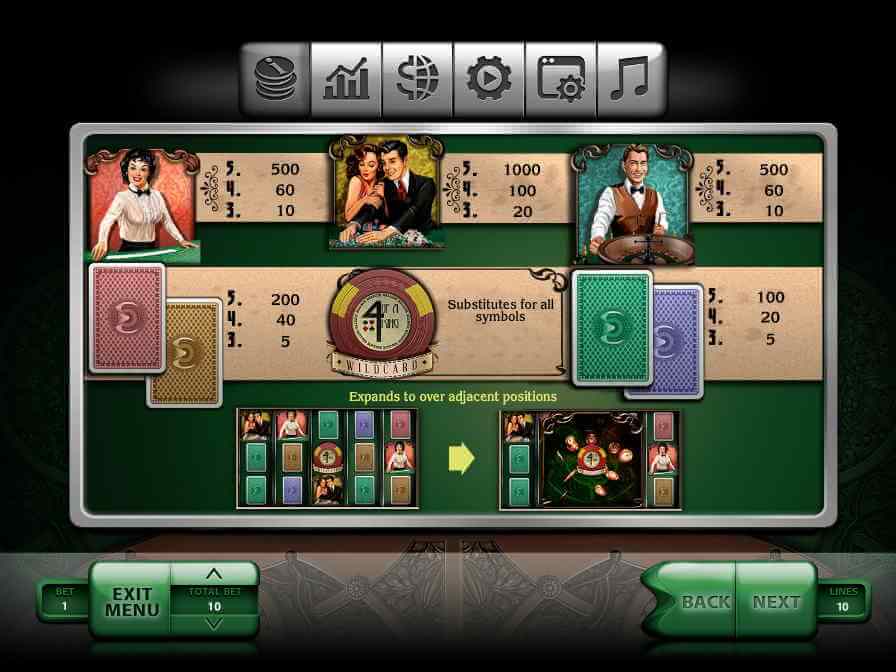
Task: Select the dollar globe tab
Action: pyautogui.click(x=417, y=79)
